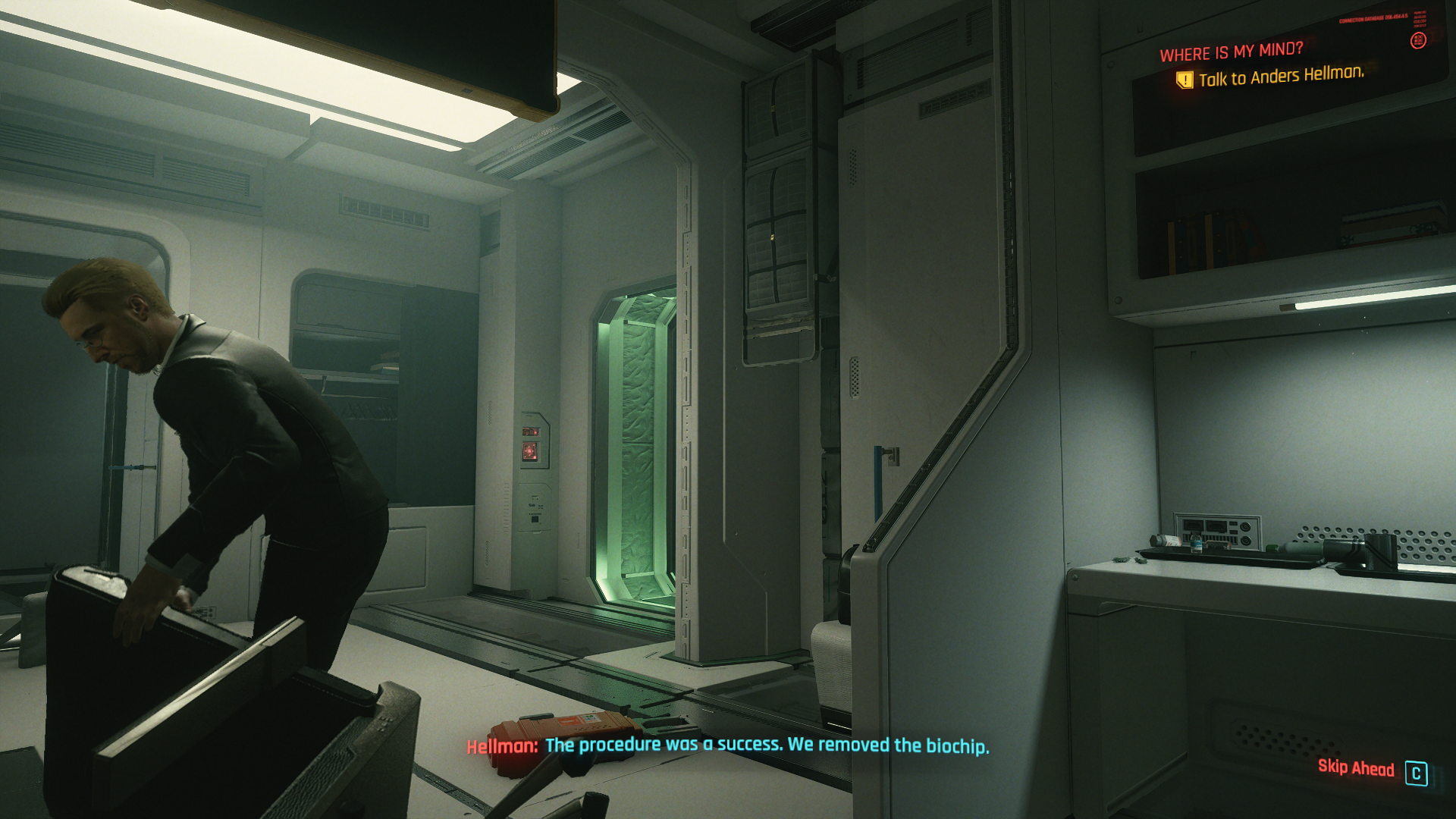Click the yellow objective marker icon
The width and height of the screenshot is (1456, 819).
tap(1184, 80)
